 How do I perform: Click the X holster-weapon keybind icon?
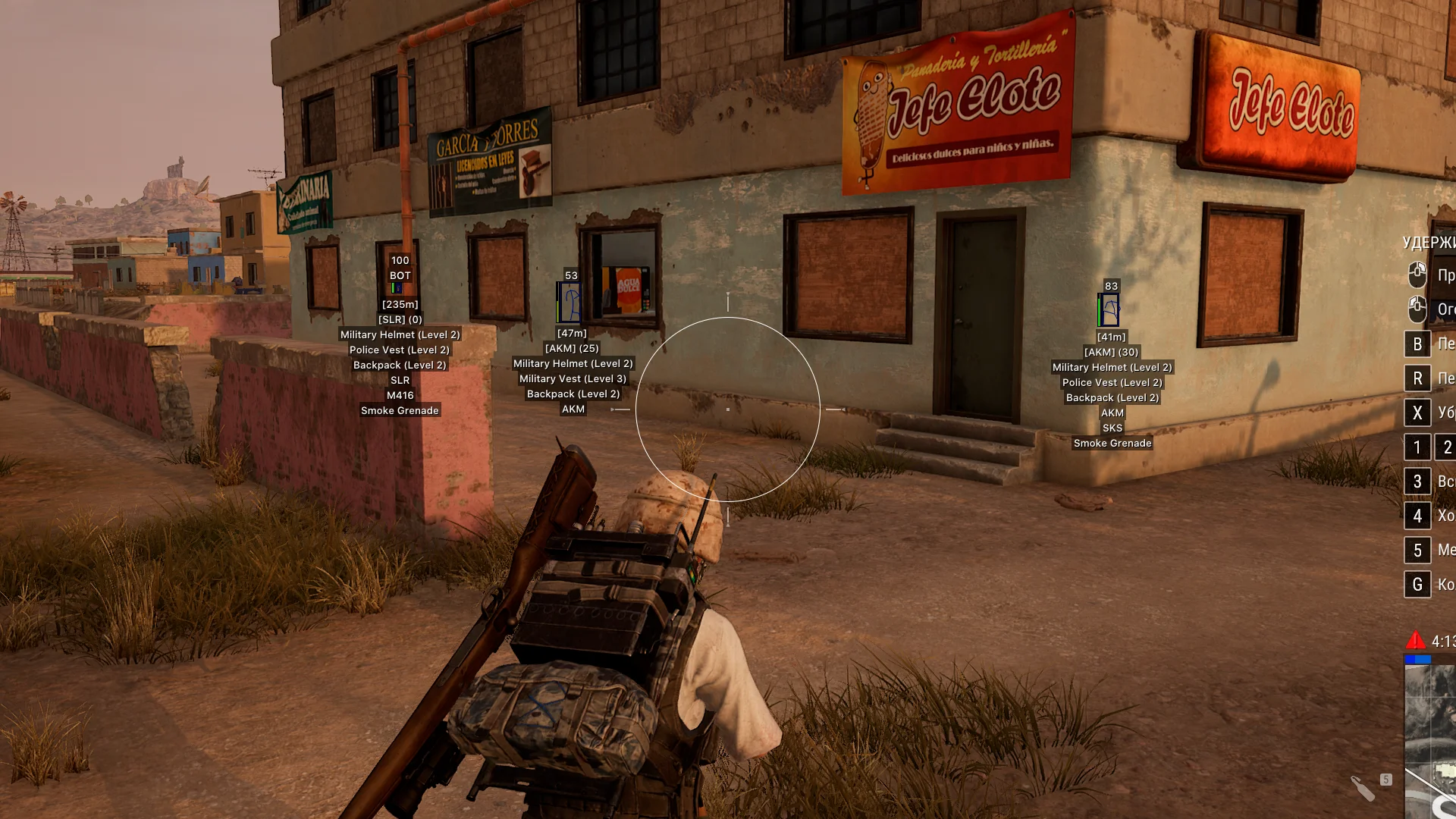[1417, 413]
